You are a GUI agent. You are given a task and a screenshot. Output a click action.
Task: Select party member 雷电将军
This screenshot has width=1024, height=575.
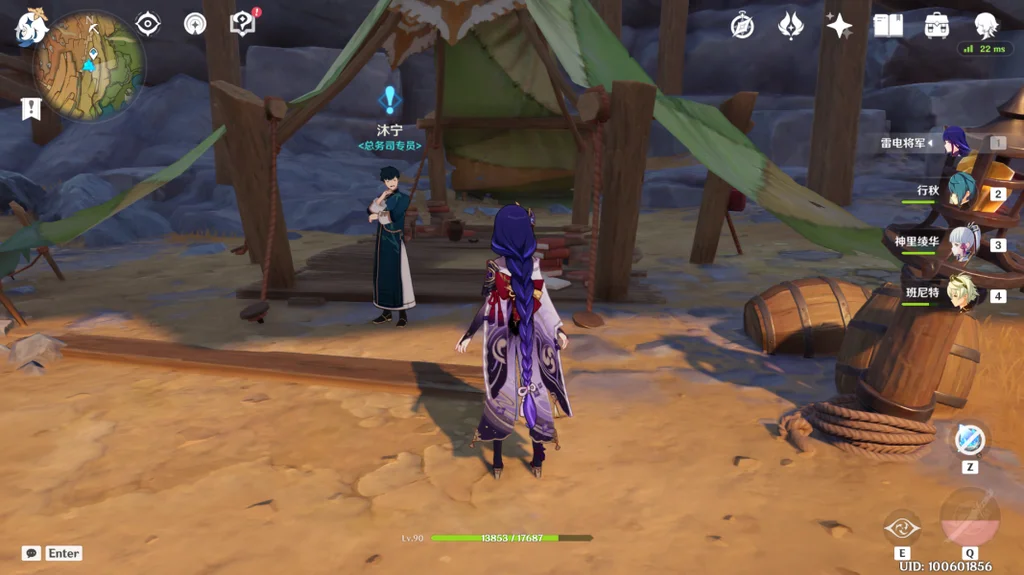[957, 144]
